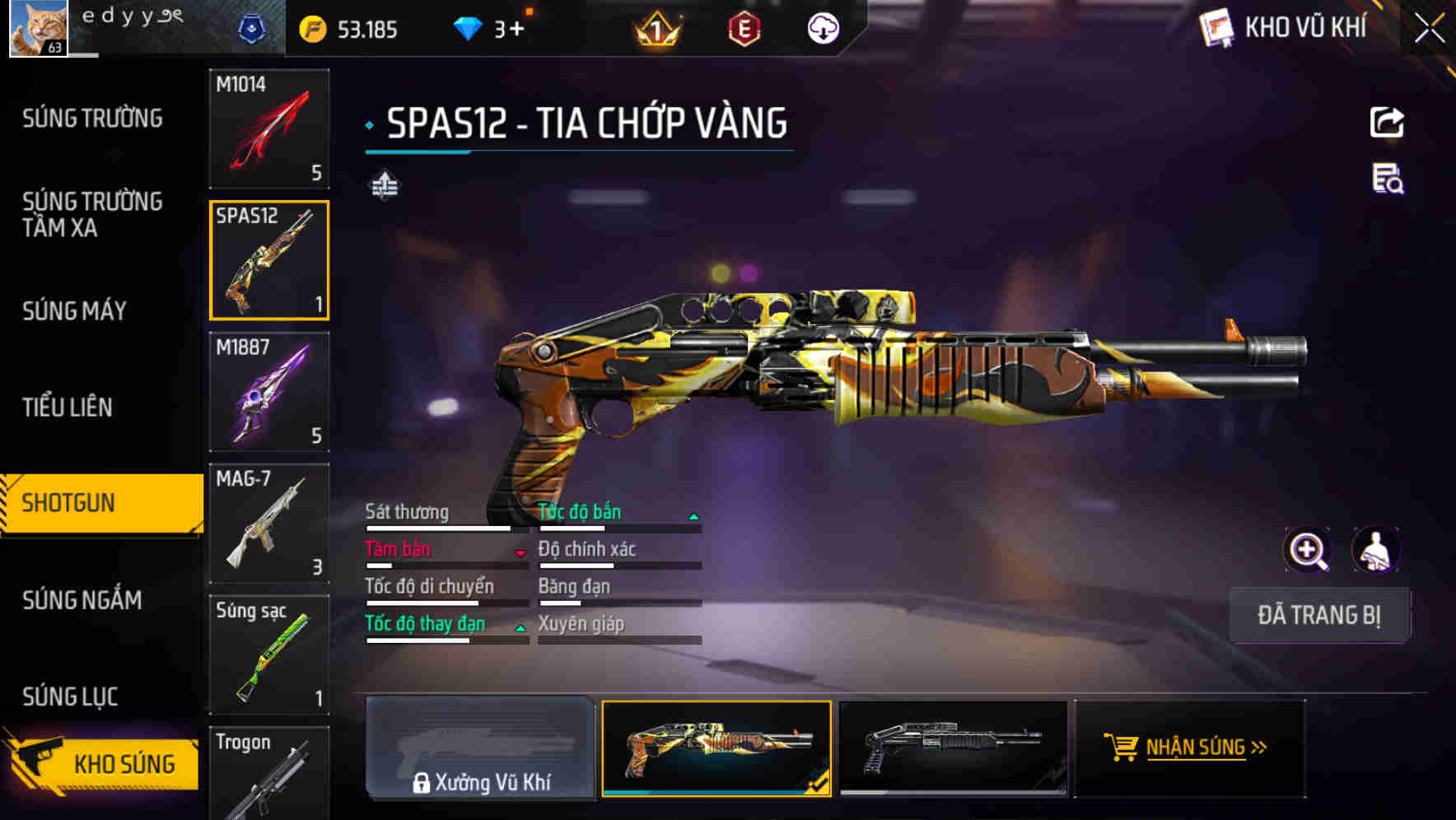The image size is (1456, 820).
Task: Choose the Súng Ngắm category
Action: tap(82, 600)
